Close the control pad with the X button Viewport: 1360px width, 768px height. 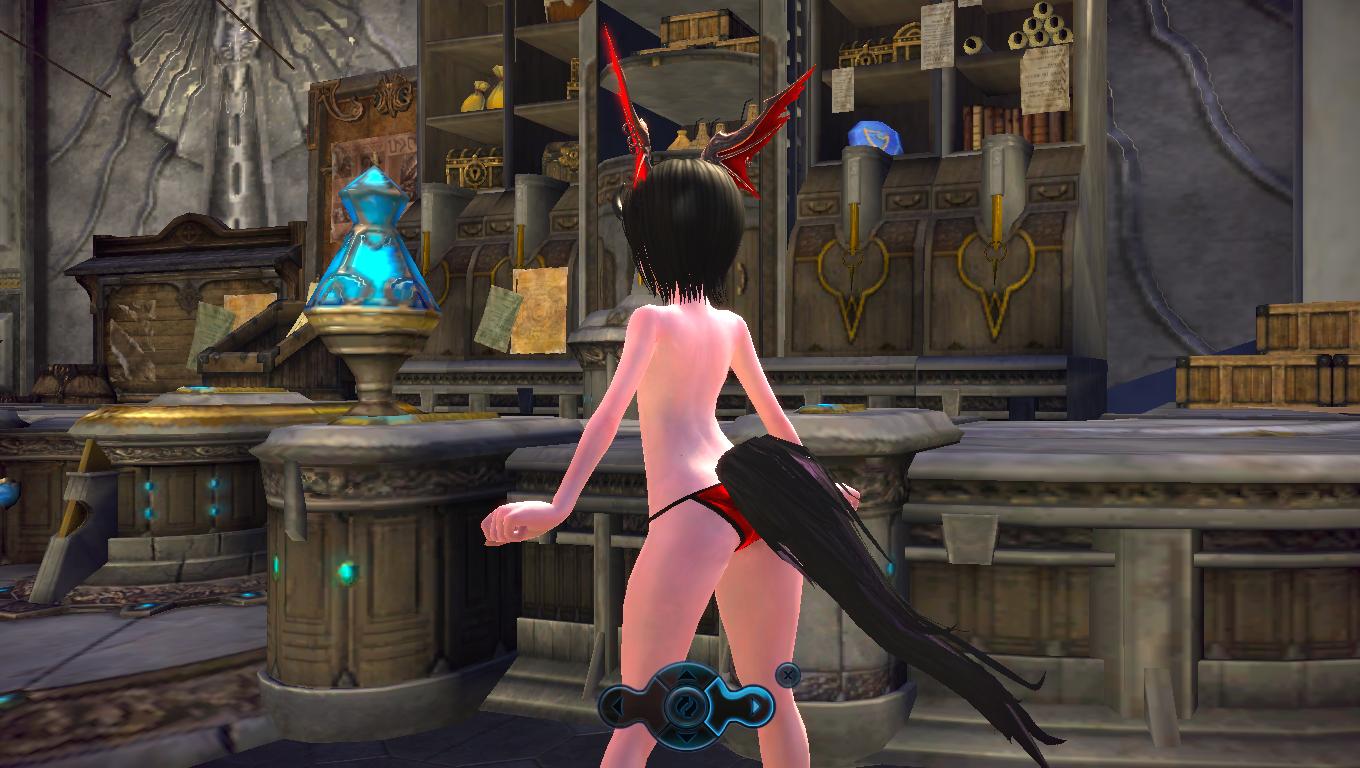coord(788,674)
